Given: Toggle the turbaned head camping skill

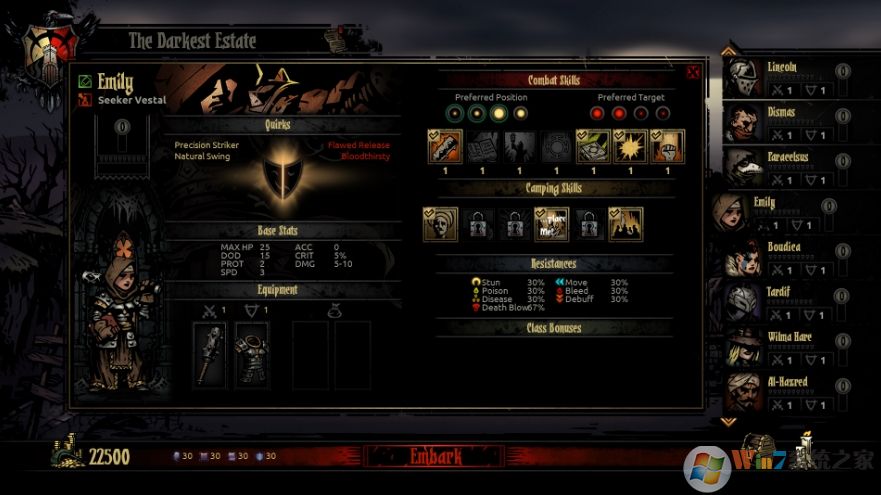Looking at the screenshot, I should pos(440,224).
